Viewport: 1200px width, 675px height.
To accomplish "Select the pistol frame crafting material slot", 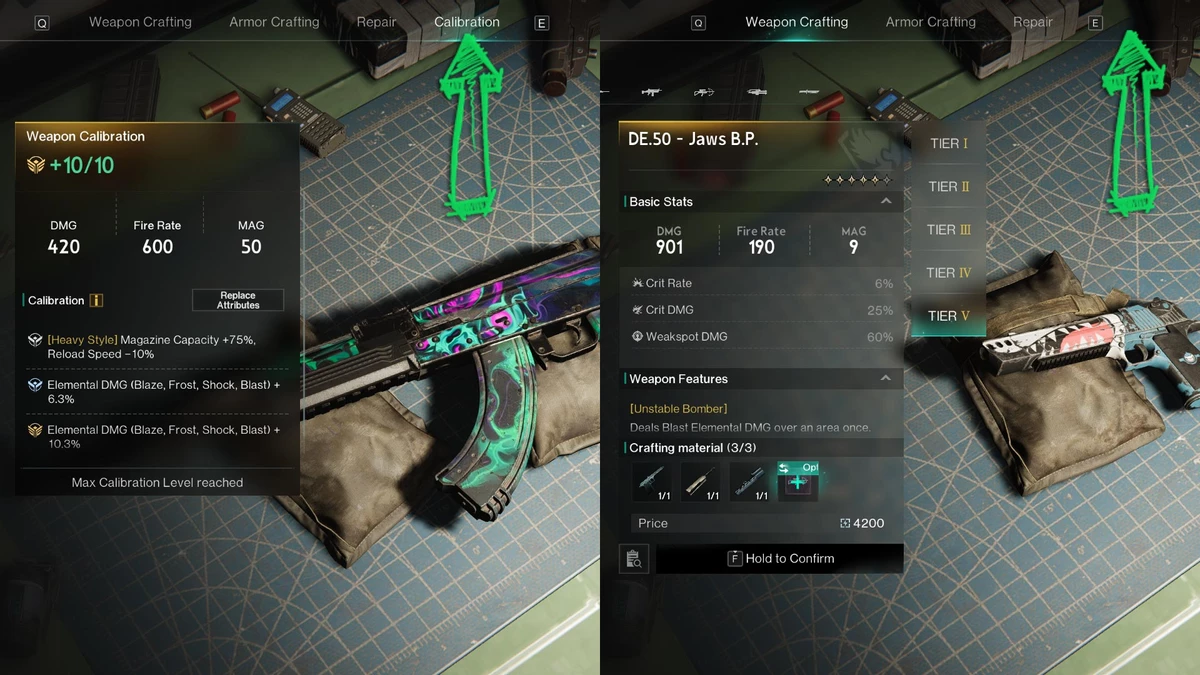I will [652, 482].
